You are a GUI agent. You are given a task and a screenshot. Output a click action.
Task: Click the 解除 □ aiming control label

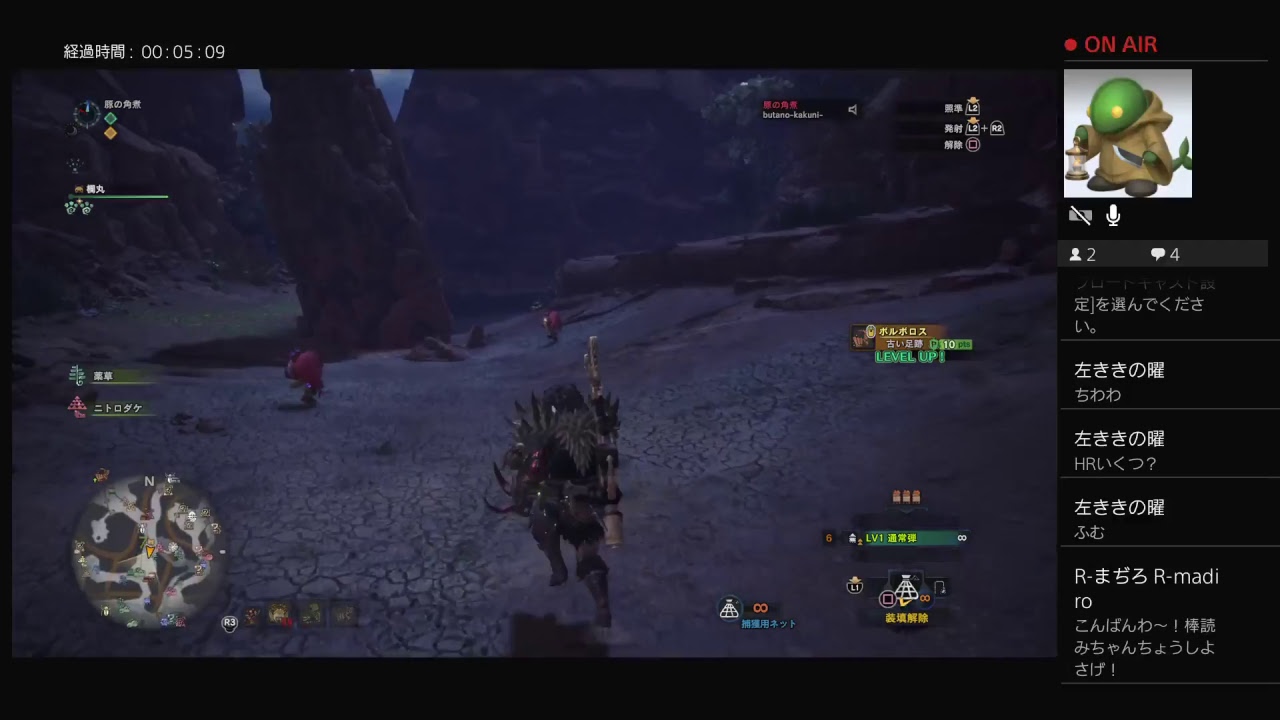click(x=962, y=146)
